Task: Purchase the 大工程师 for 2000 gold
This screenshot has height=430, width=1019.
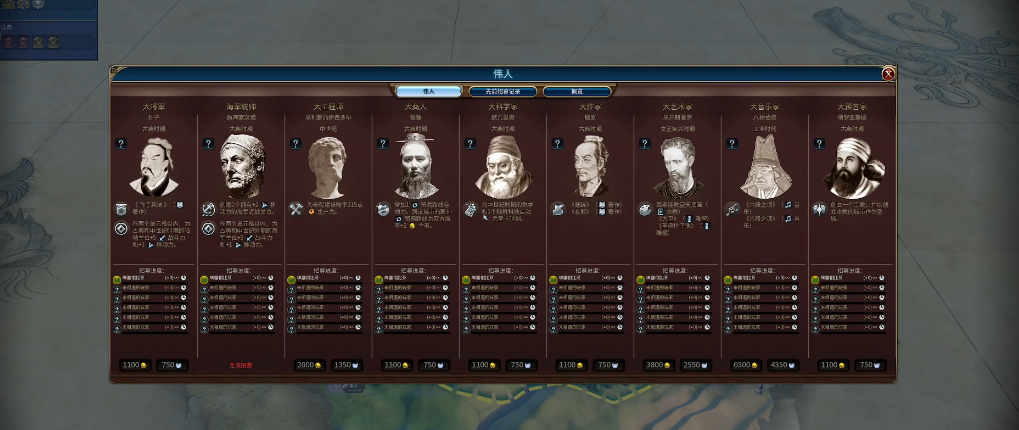Action: click(x=309, y=365)
